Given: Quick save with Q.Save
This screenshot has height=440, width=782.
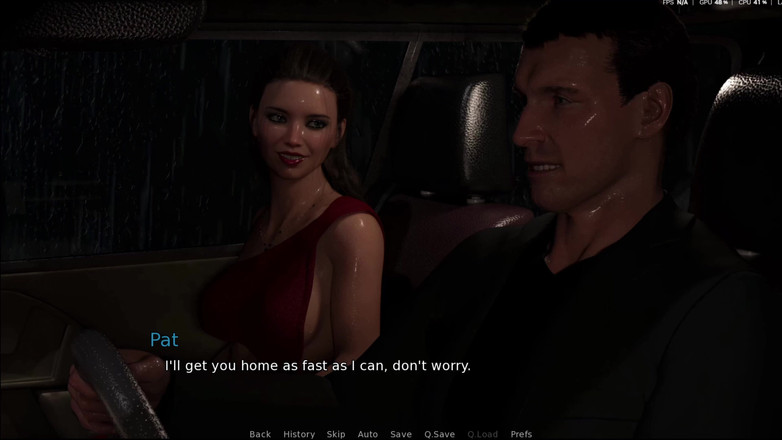Looking at the screenshot, I should tap(439, 434).
